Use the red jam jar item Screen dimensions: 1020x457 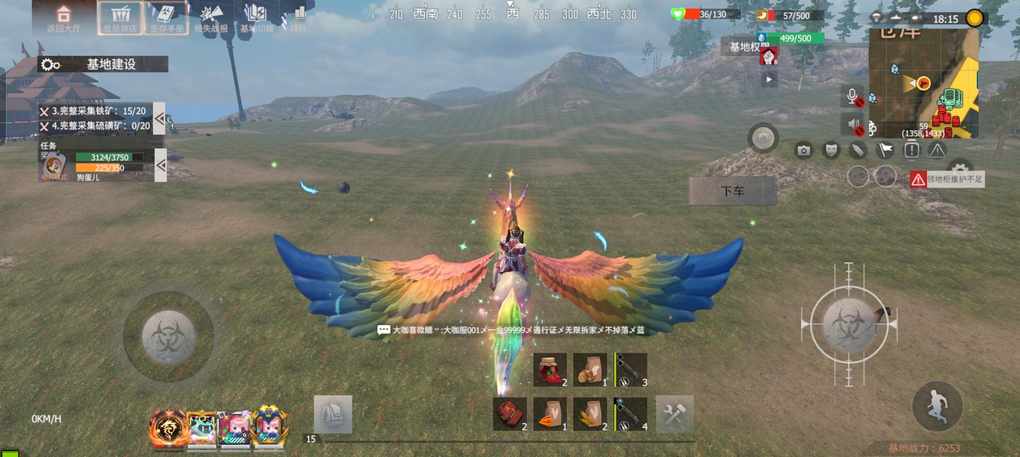(x=549, y=369)
